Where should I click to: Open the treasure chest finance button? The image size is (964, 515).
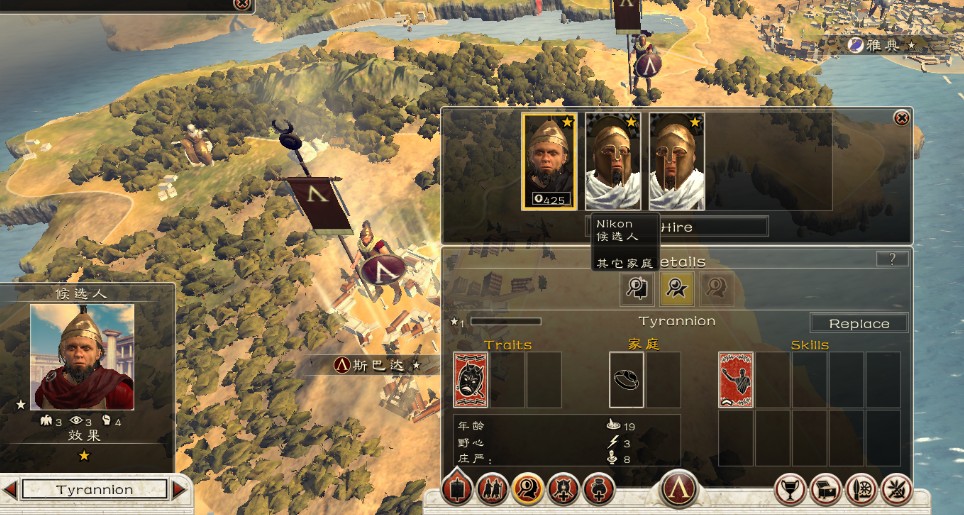pyautogui.click(x=826, y=490)
